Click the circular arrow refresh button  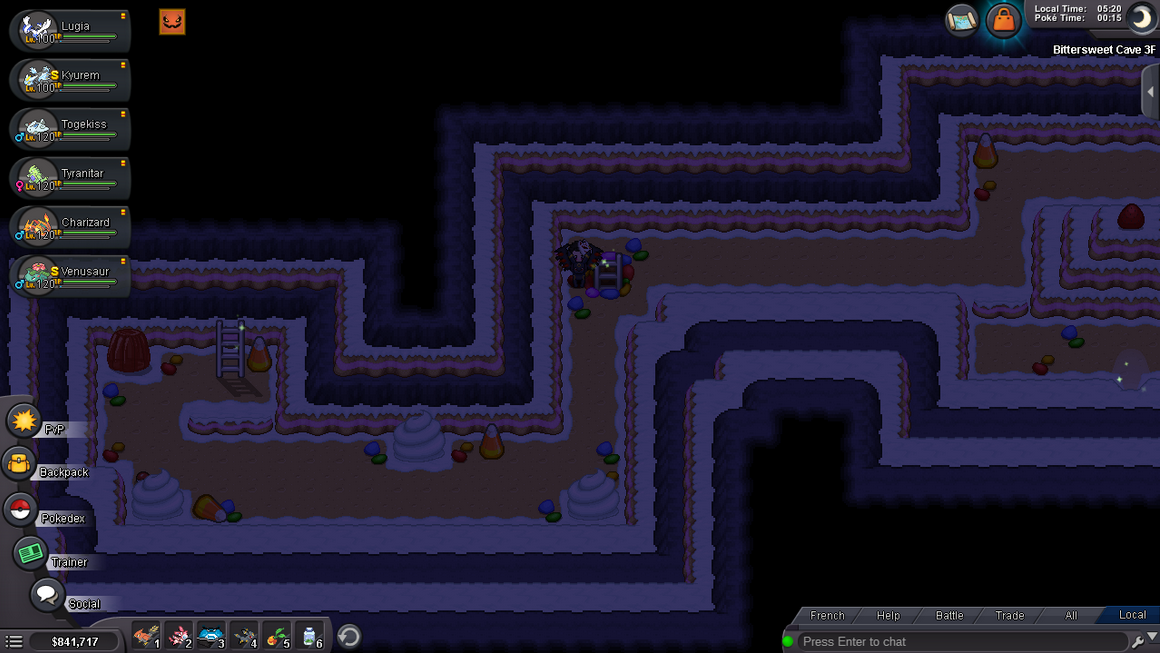(x=349, y=636)
